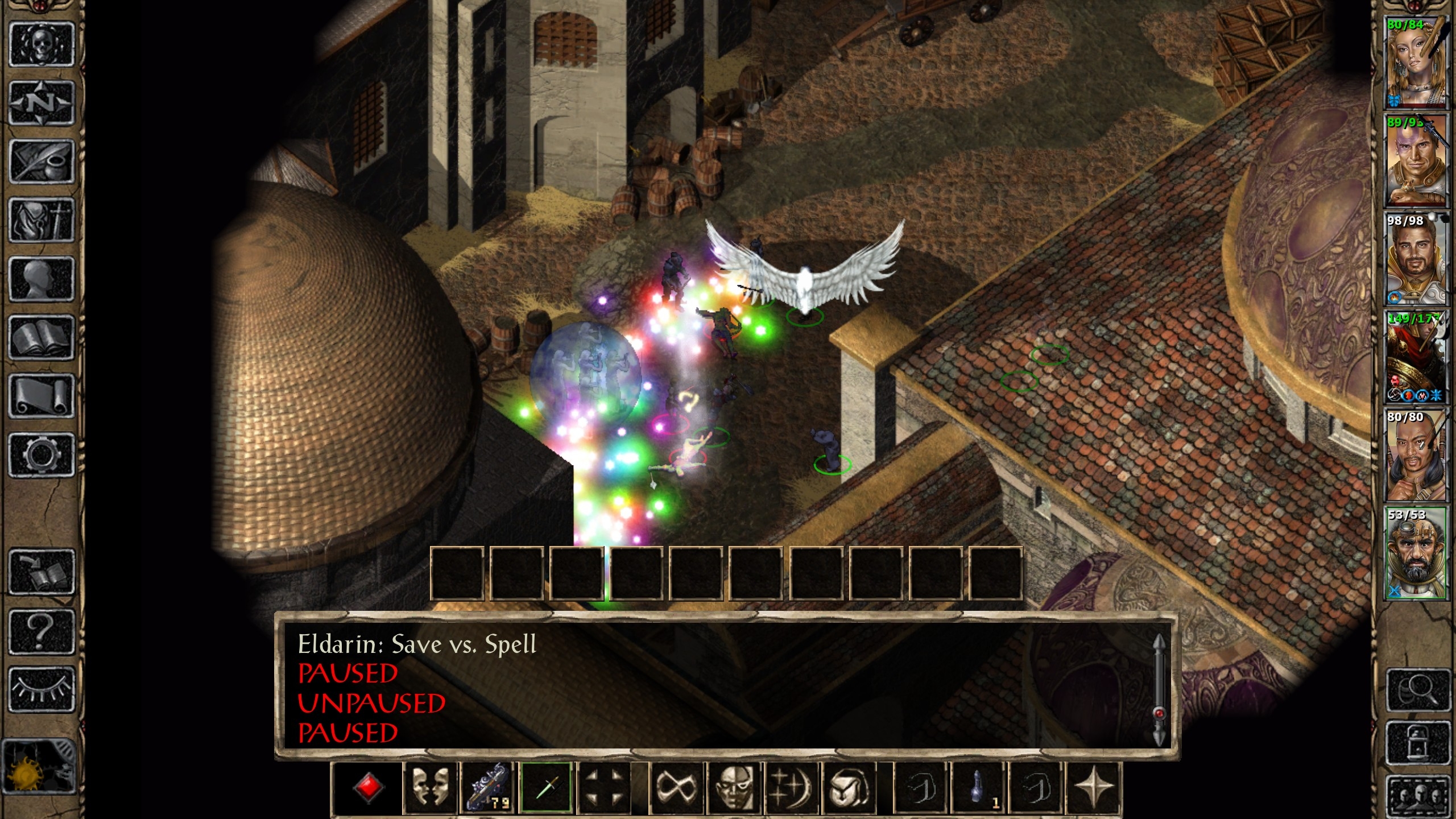Screen dimensions: 1456x819
Task: Activate the twin masks ability button
Action: pyautogui.click(x=430, y=788)
